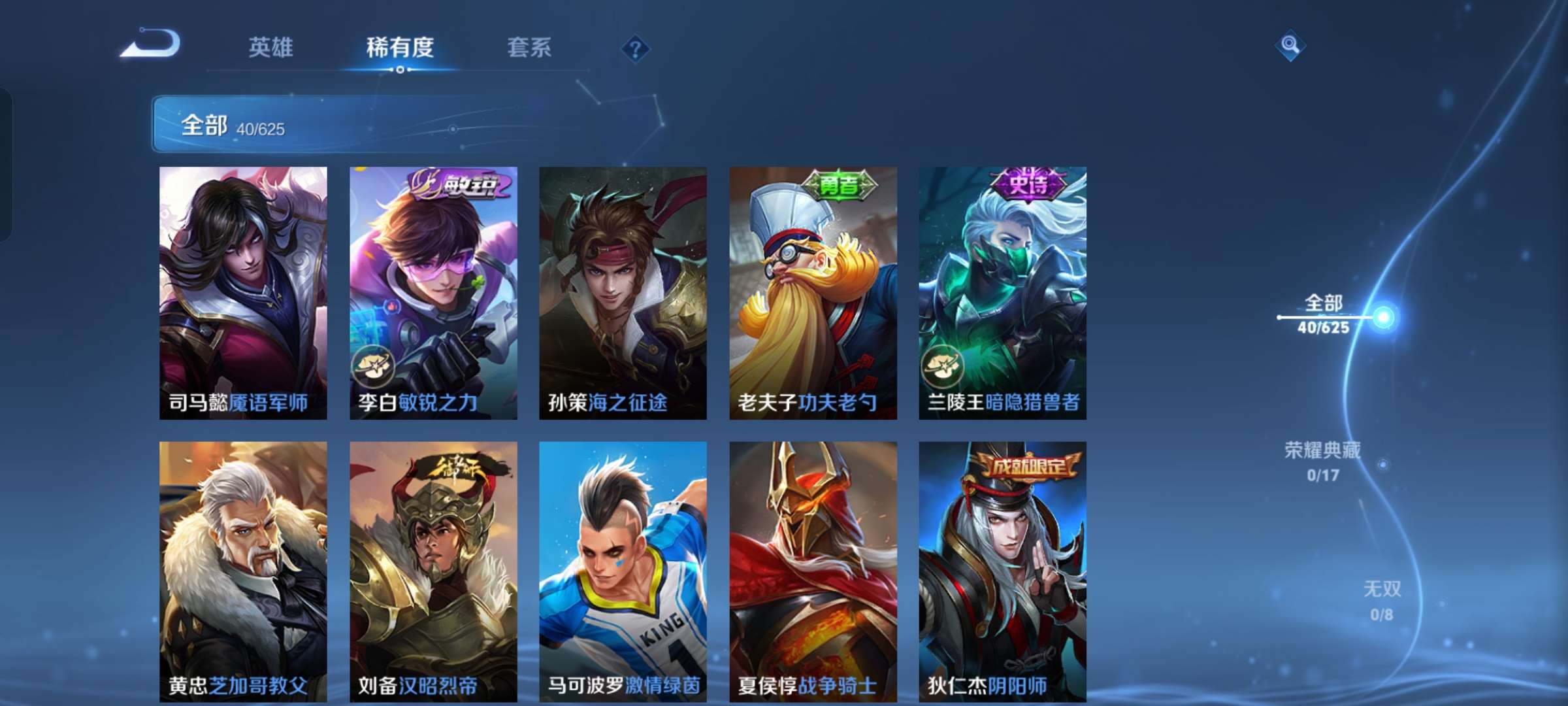The image size is (1568, 706).
Task: Switch to the 套系 tab
Action: pyautogui.click(x=528, y=47)
